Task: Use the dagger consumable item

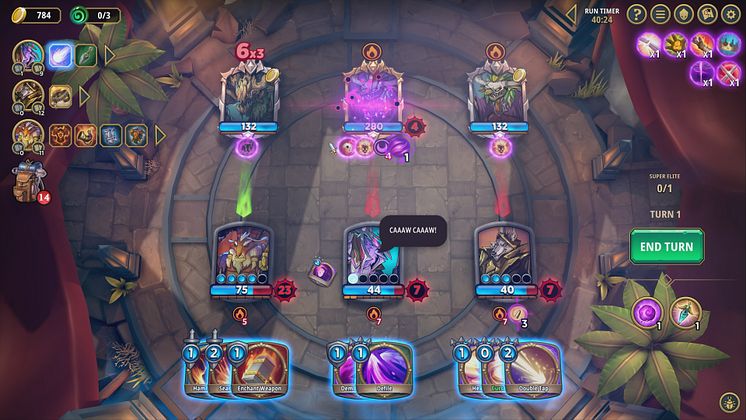Action: pyautogui.click(x=686, y=312)
